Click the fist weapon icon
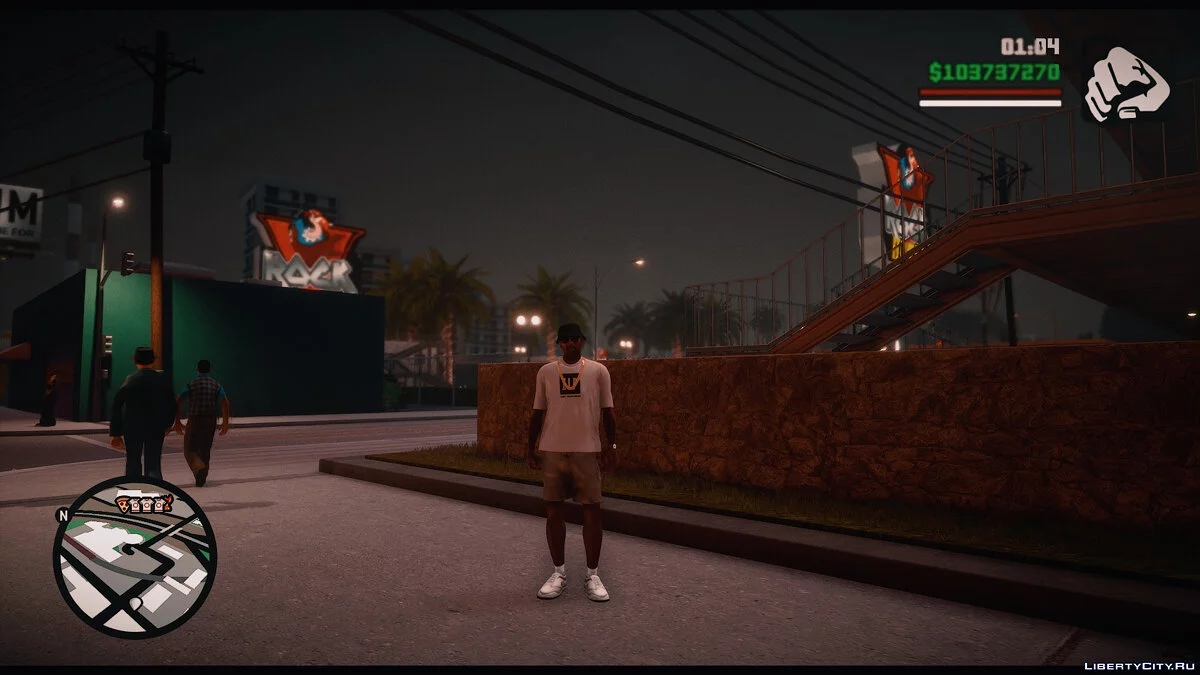 1126,84
